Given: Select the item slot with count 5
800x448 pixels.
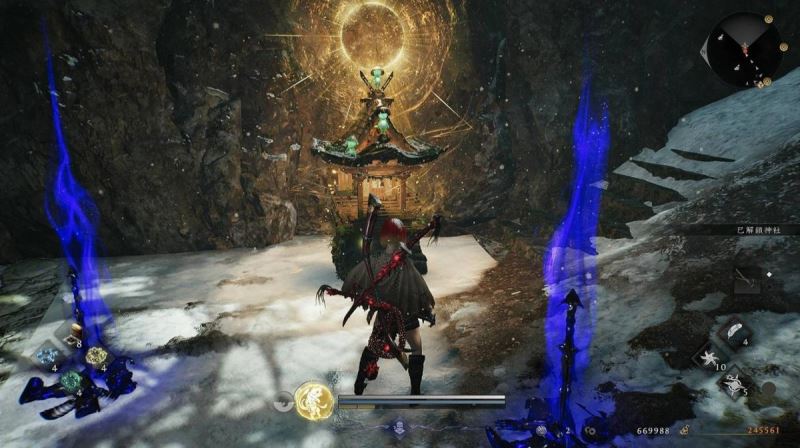Looking at the screenshot, I should (733, 382).
